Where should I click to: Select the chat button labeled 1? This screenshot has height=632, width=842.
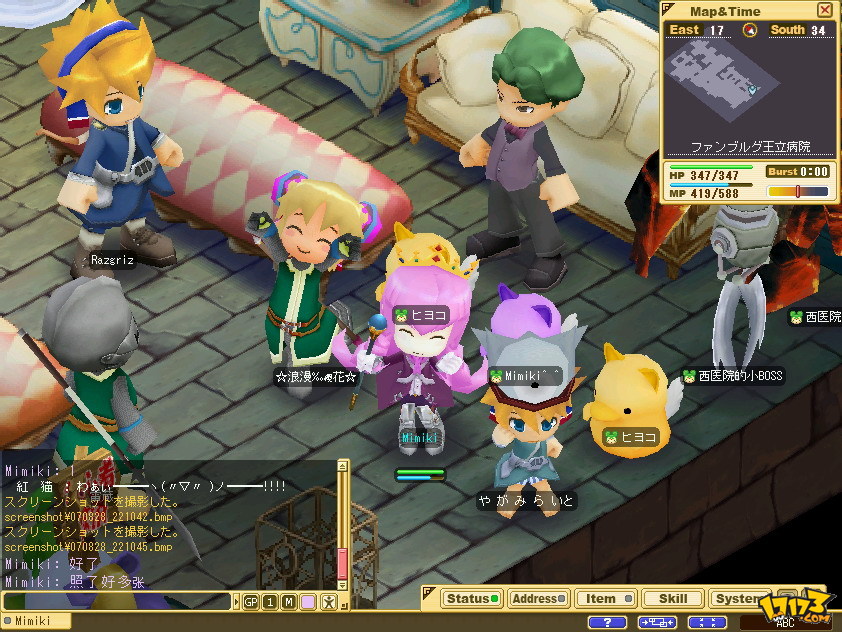coord(270,601)
